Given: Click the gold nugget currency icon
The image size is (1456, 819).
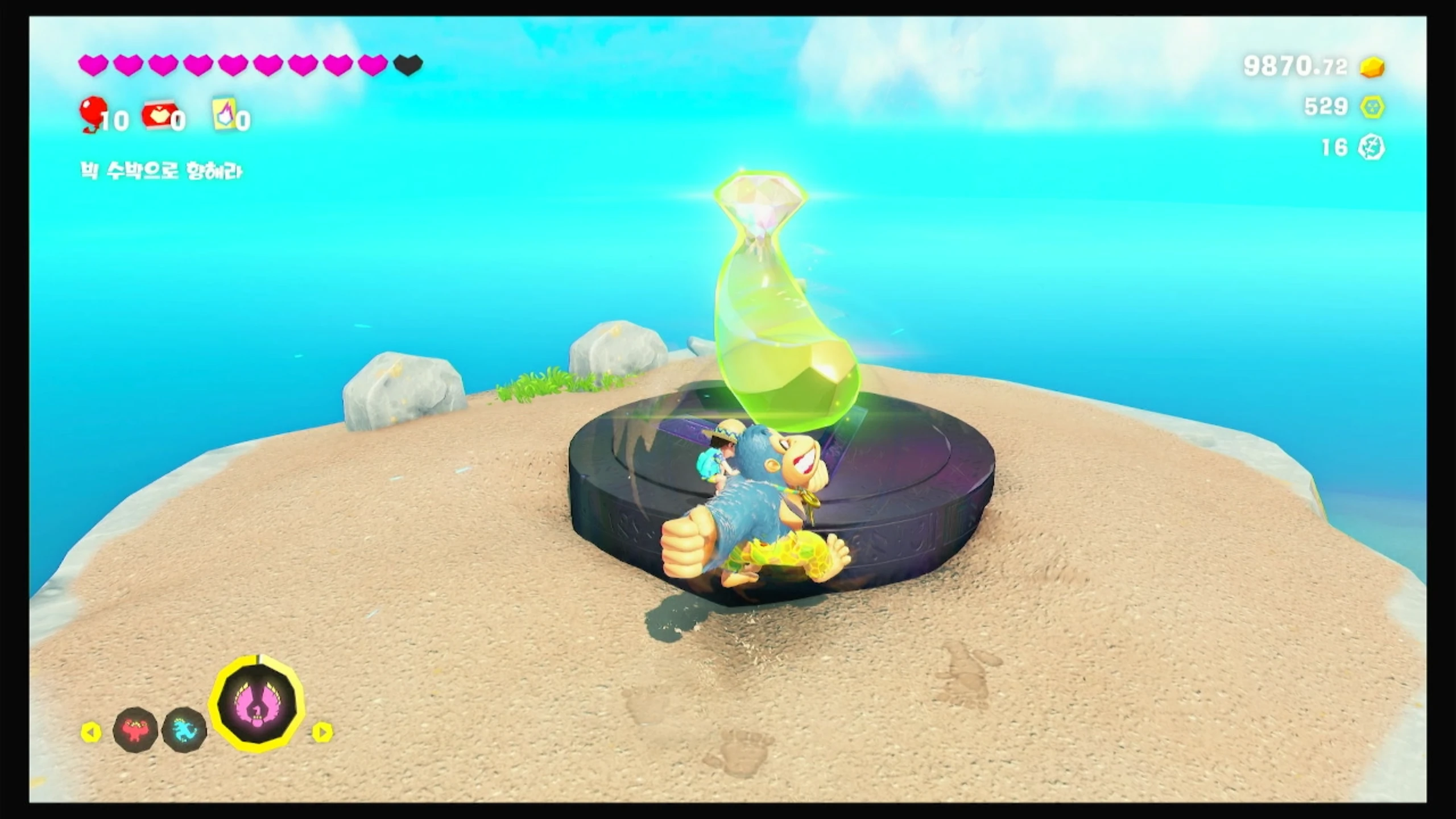Looking at the screenshot, I should click(x=1372, y=67).
